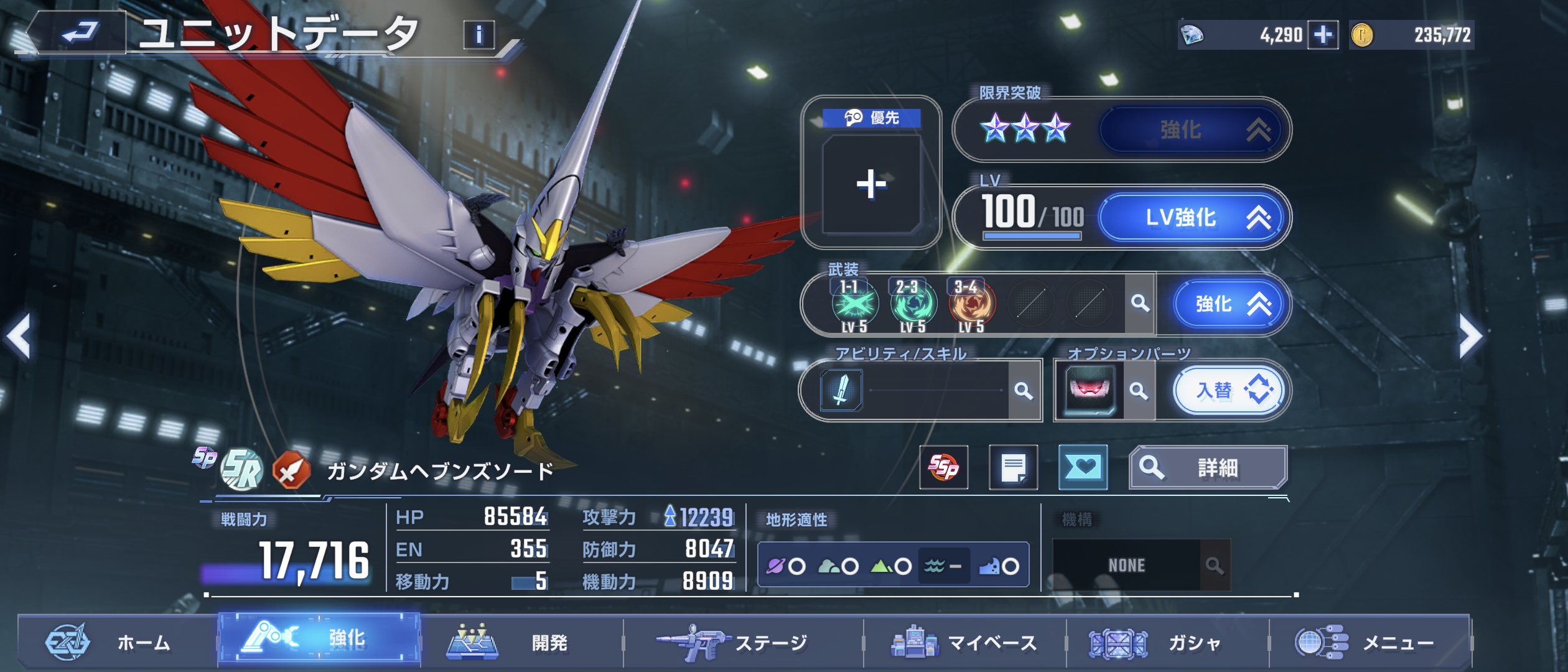Open the SSP icon button

click(x=943, y=468)
